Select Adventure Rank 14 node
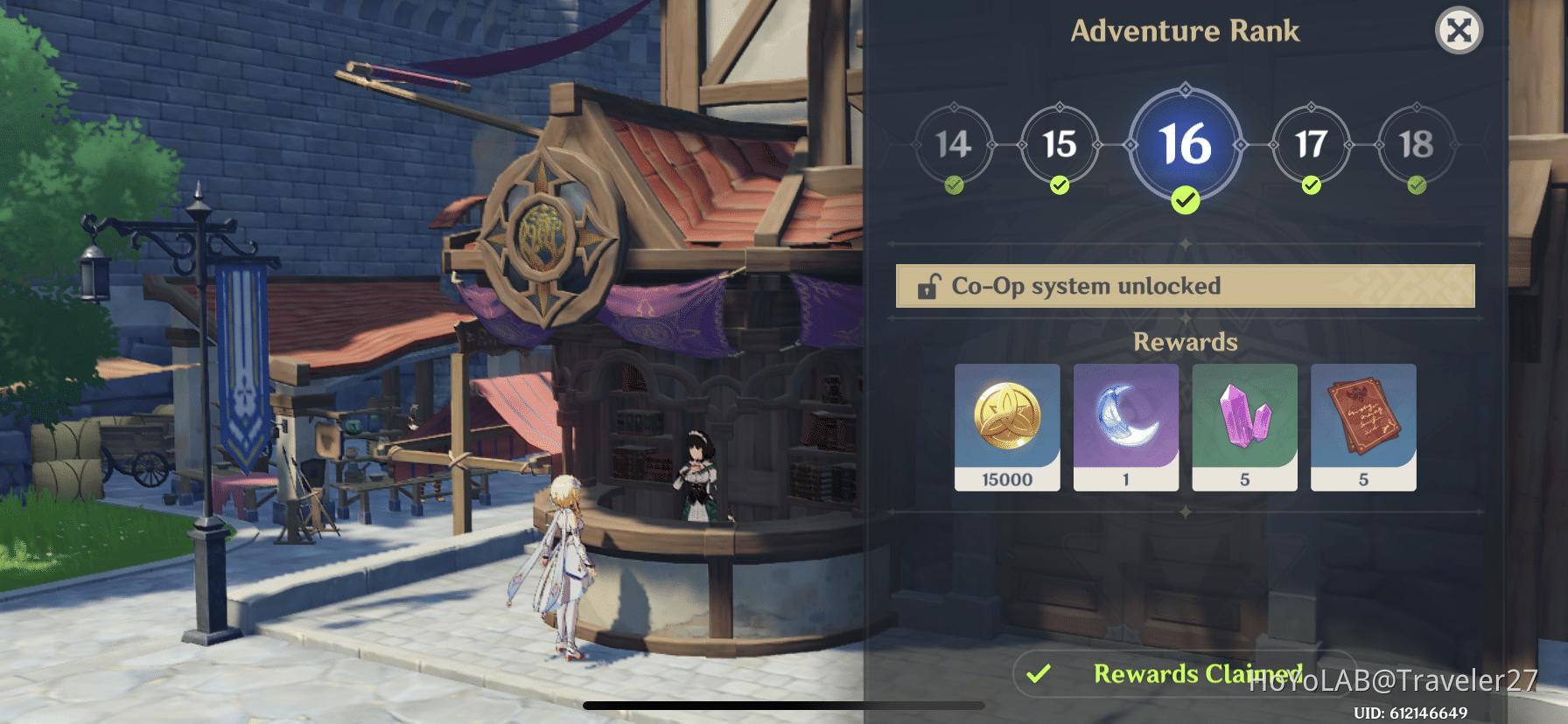Viewport: 1568px width, 724px height. tap(953, 146)
